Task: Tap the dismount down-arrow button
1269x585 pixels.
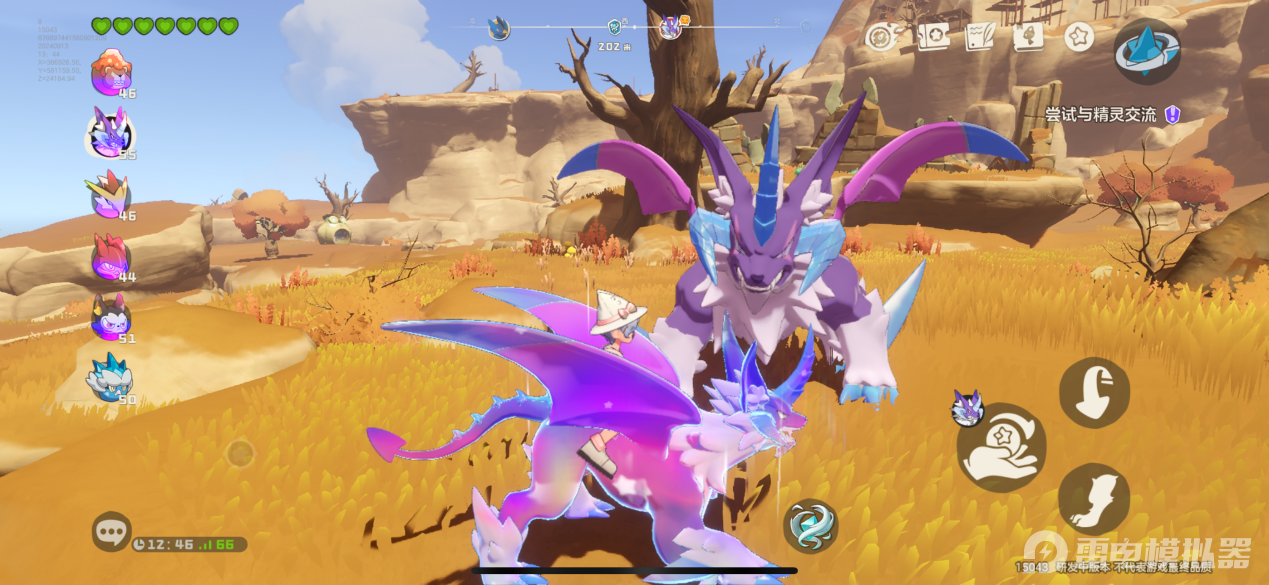Action: point(1094,393)
